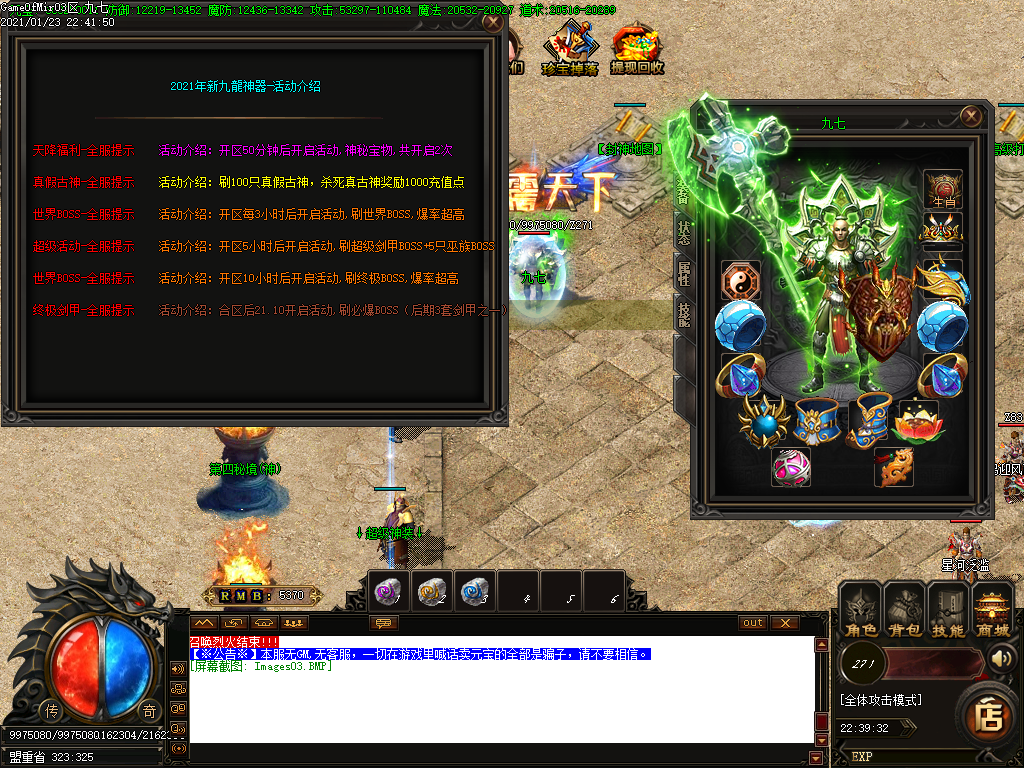Open the 角色 character menu button

coord(860,612)
